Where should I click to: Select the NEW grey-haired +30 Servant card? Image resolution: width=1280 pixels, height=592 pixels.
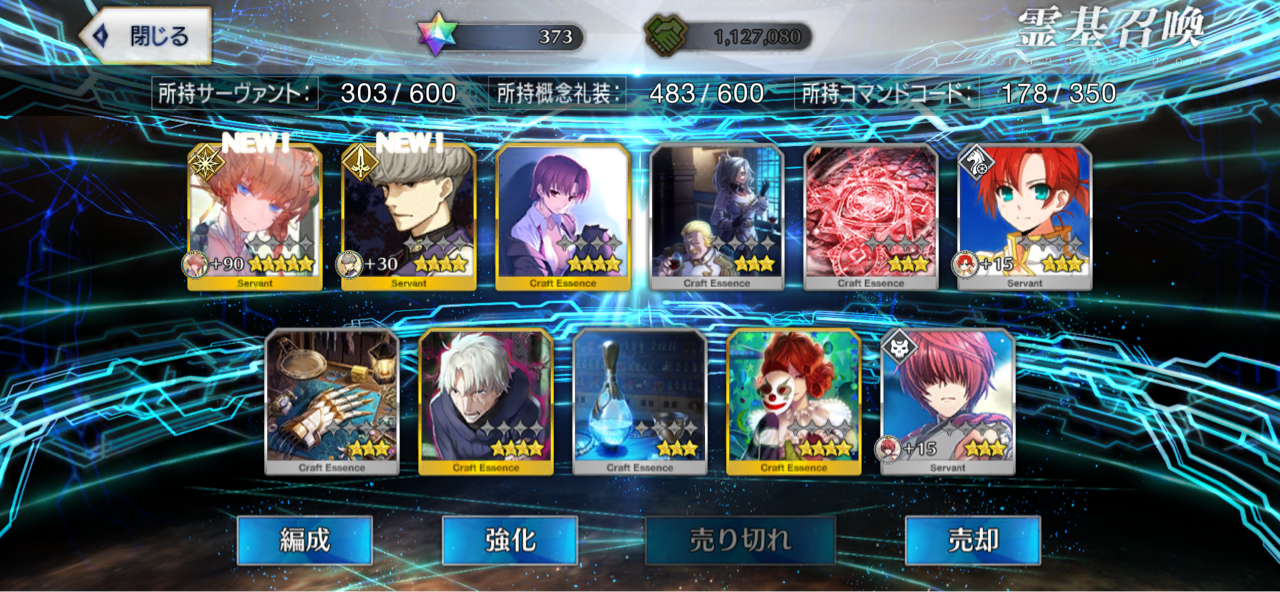point(409,217)
